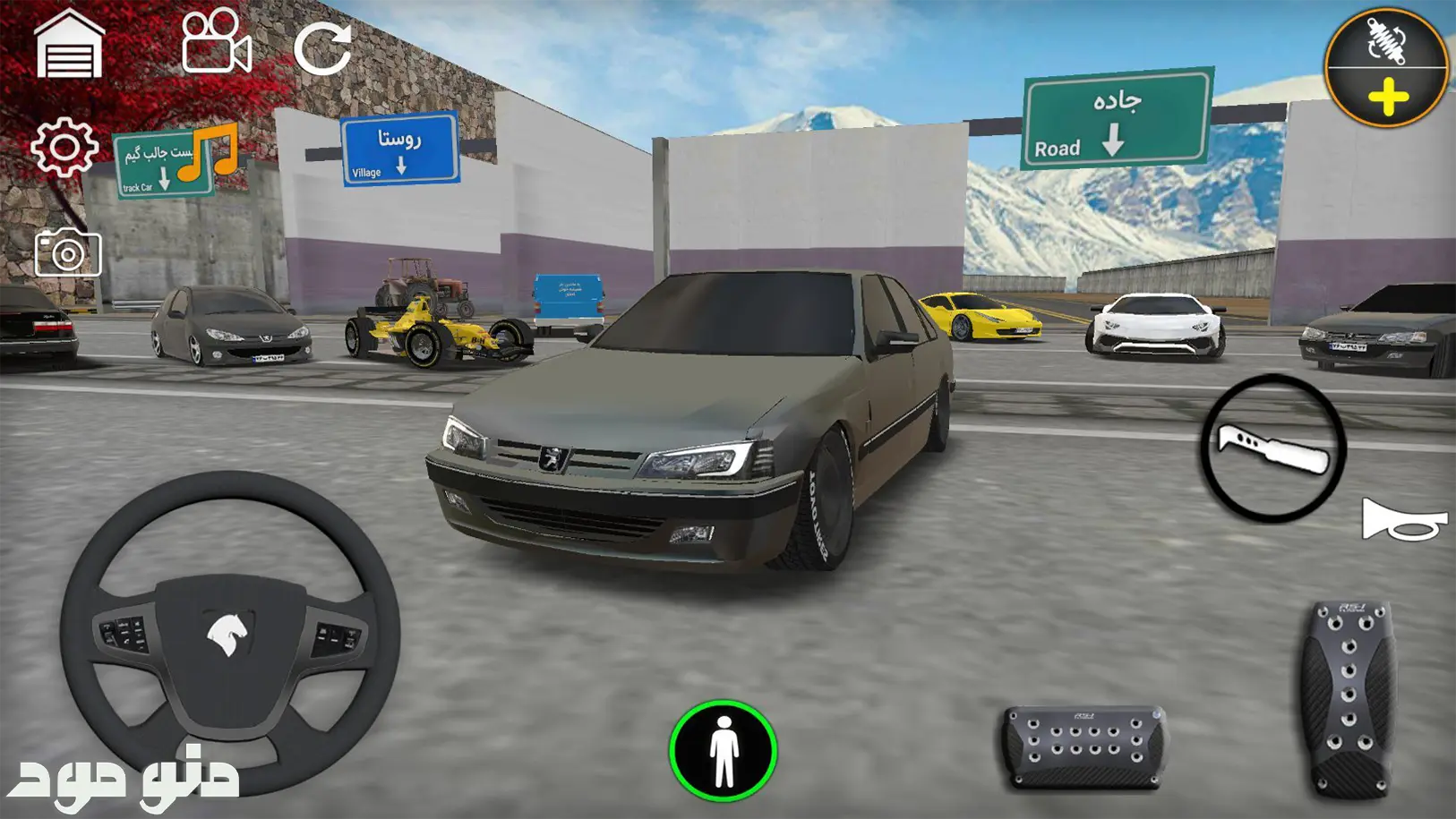The image size is (1456, 819).
Task: Open the garage home icon
Action: click(69, 46)
